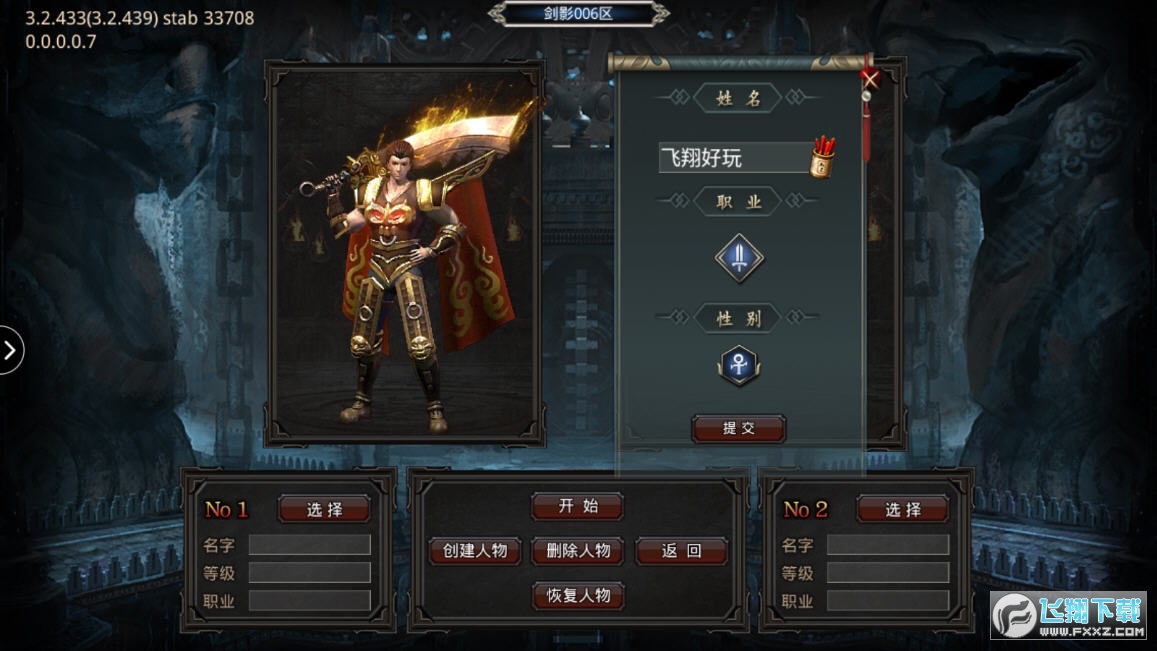Roll a random name with the dice cup
This screenshot has height=651, width=1157.
[x=823, y=157]
